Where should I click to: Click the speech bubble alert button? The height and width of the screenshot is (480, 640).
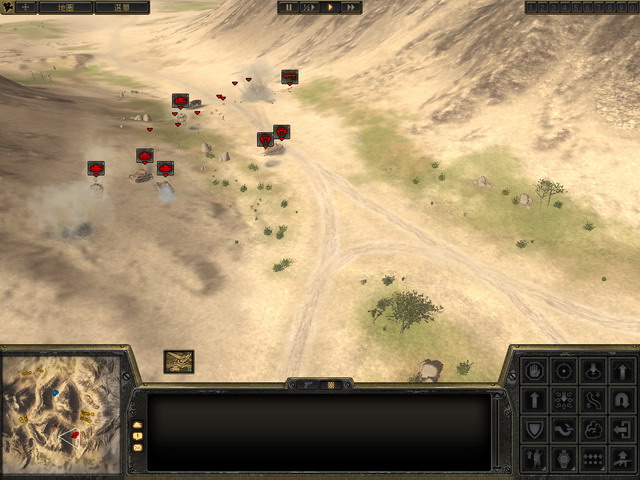click(138, 435)
